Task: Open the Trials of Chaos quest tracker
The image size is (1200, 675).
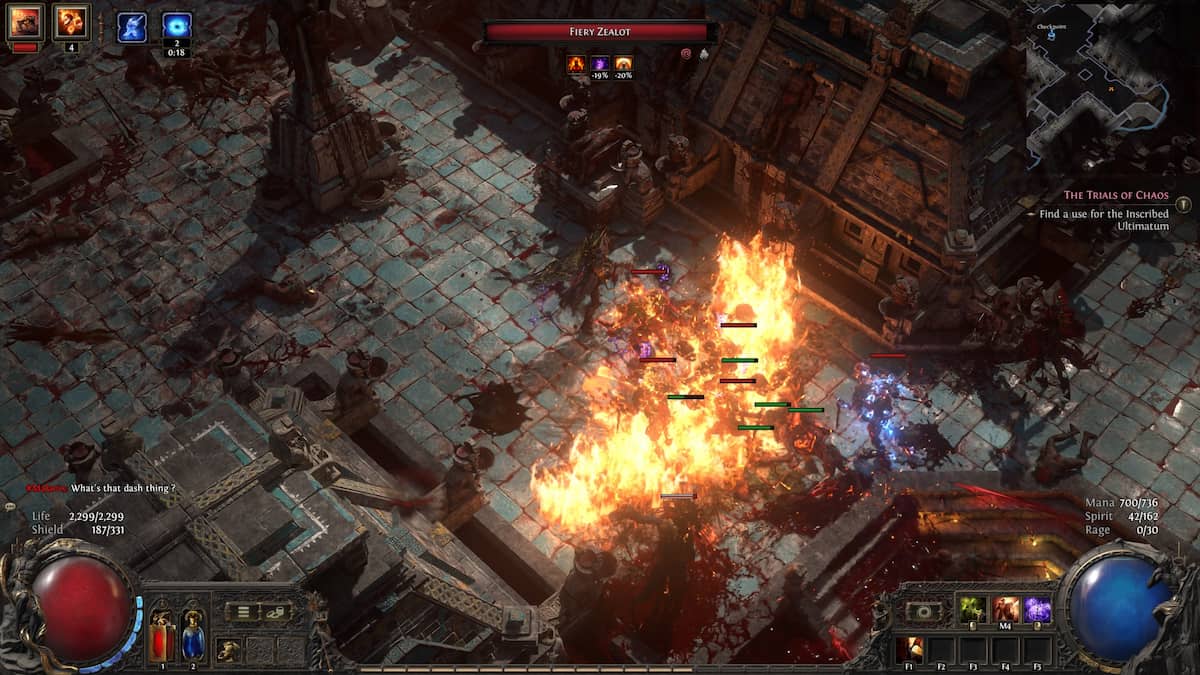Action: click(x=1115, y=196)
